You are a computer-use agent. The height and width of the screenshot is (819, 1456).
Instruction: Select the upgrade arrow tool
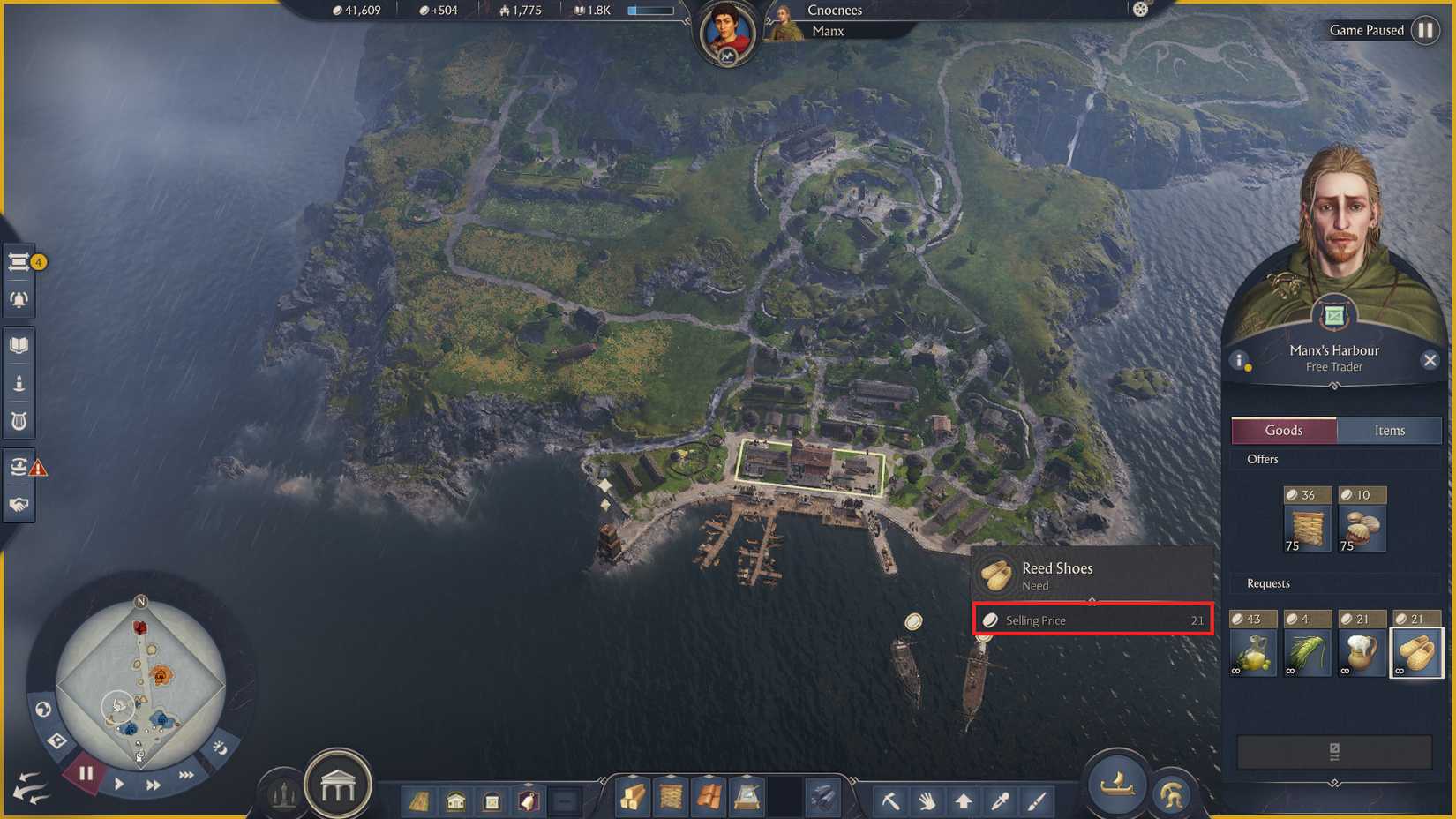click(x=963, y=801)
